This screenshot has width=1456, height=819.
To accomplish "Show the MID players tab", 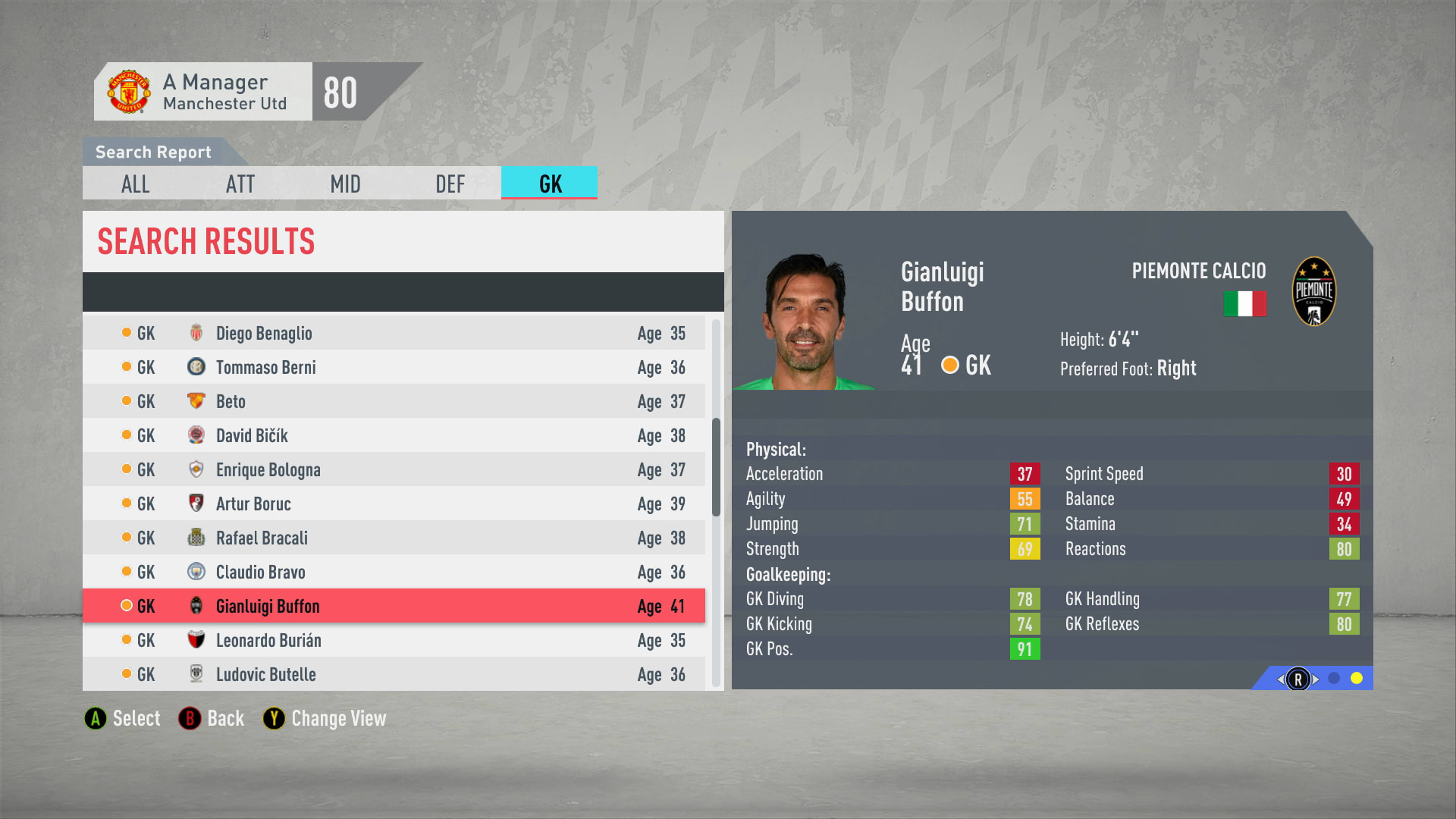I will pyautogui.click(x=345, y=184).
